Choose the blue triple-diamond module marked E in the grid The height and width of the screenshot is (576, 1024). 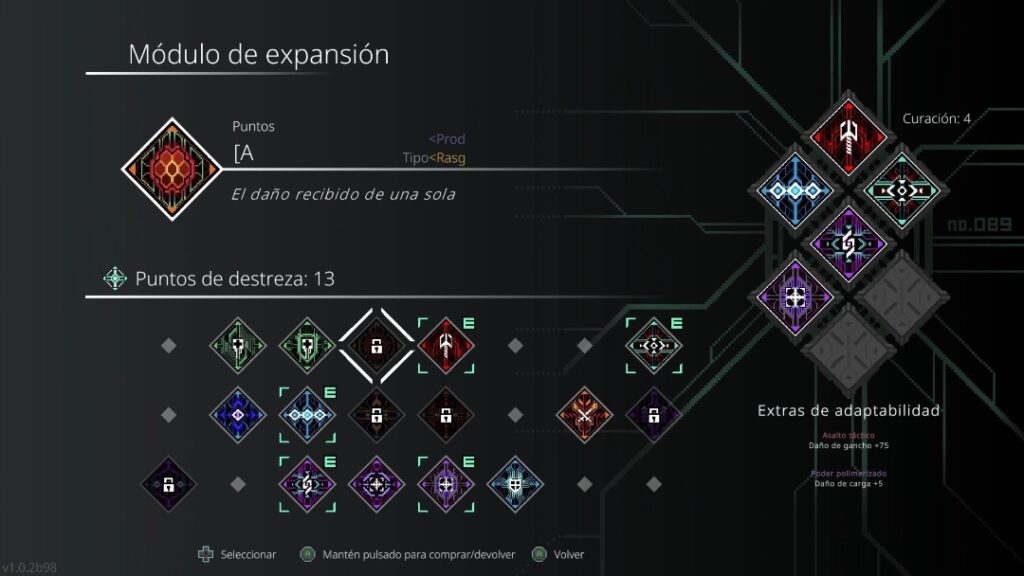pos(307,413)
